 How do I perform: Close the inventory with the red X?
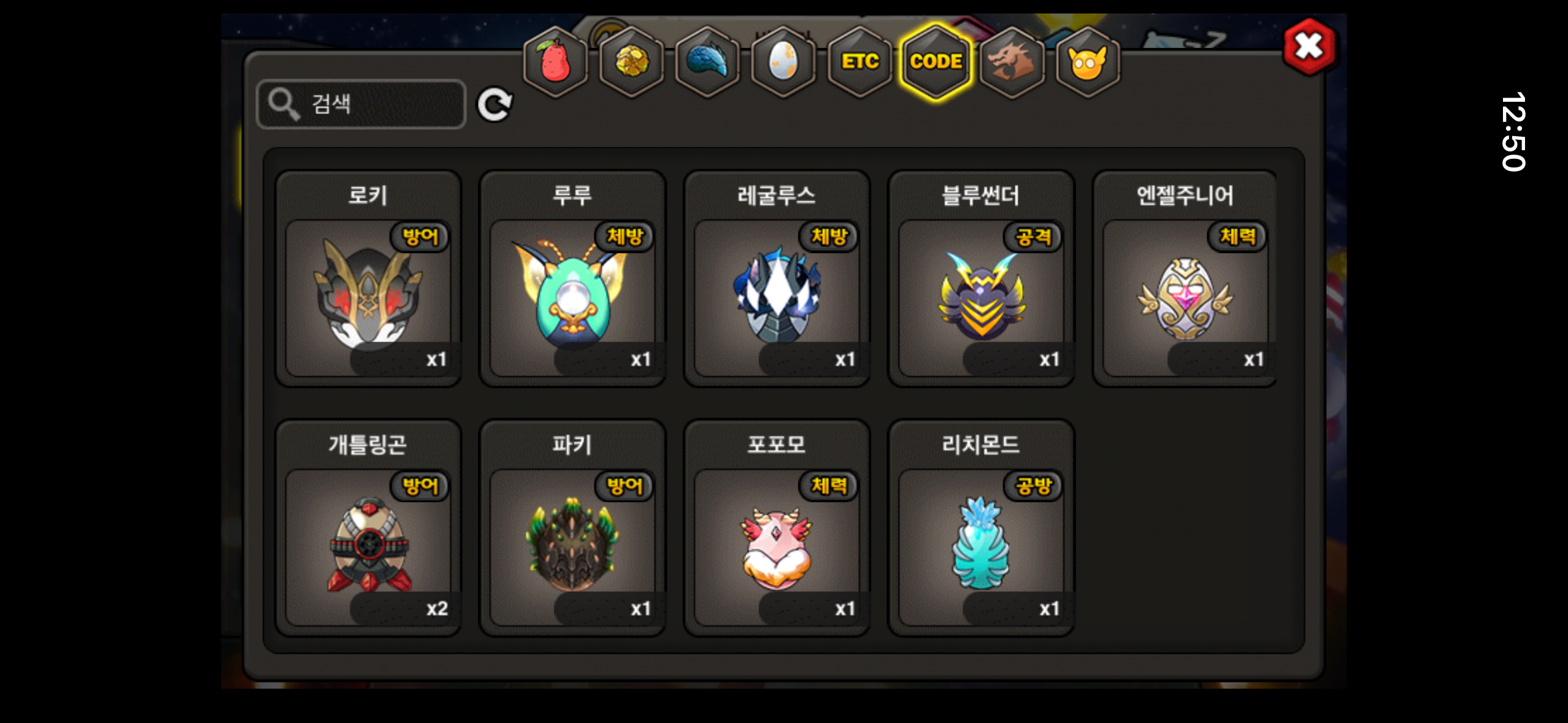1309,47
